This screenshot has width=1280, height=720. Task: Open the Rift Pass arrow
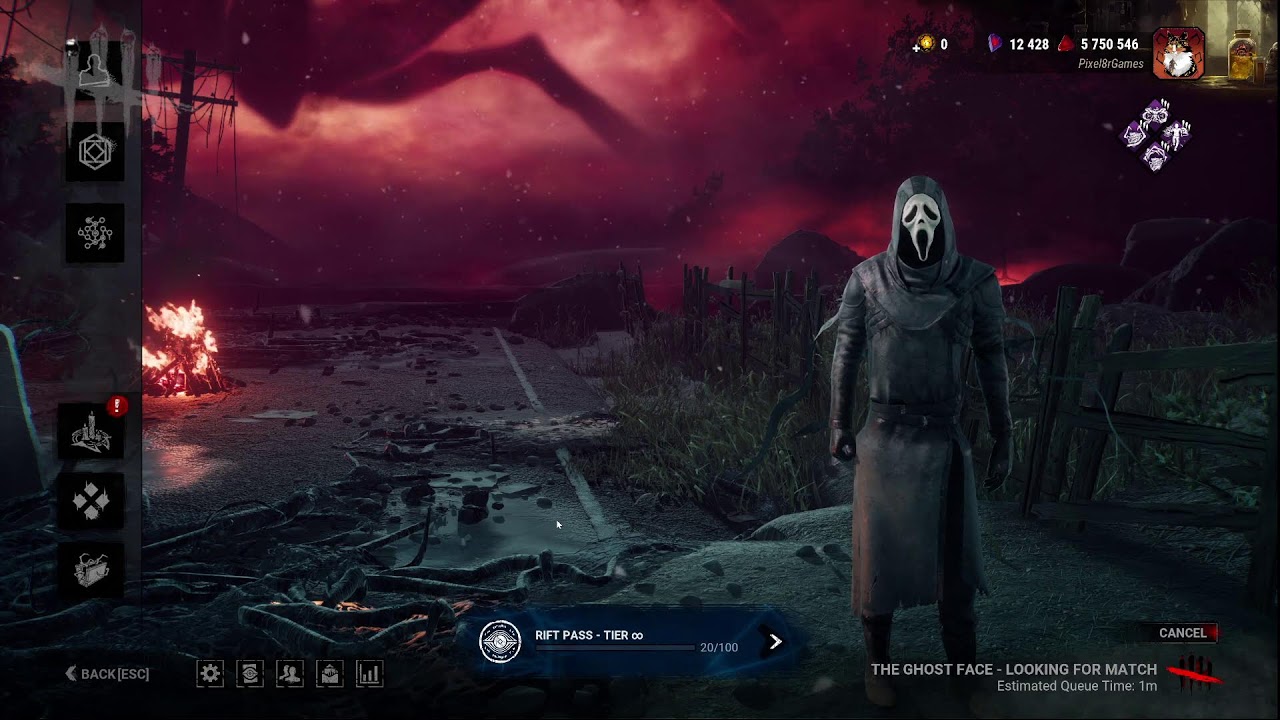pos(775,642)
